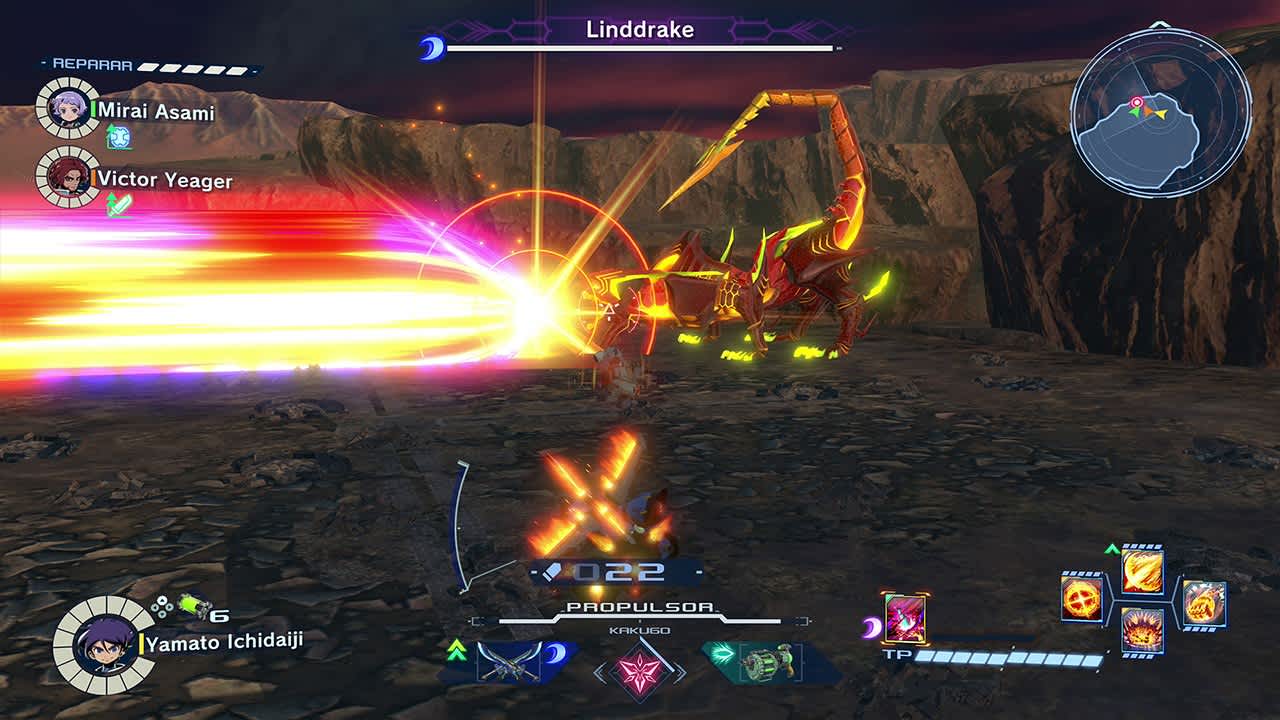The width and height of the screenshot is (1280, 720).
Task: Select the Linddrake enemy target label
Action: pyautogui.click(x=639, y=30)
